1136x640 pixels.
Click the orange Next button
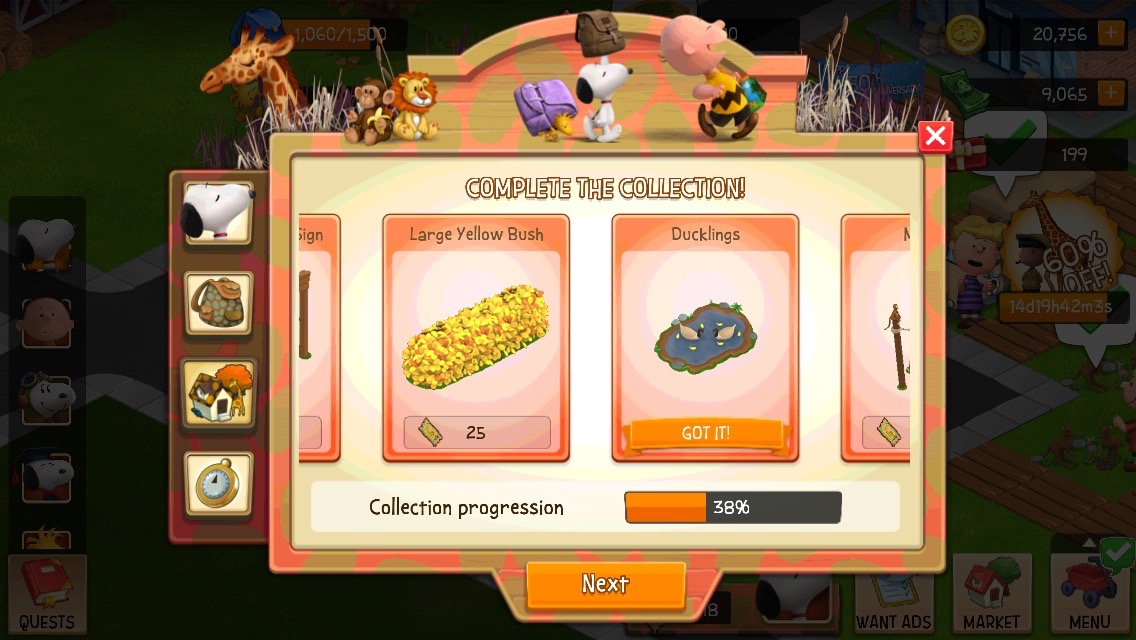click(605, 584)
